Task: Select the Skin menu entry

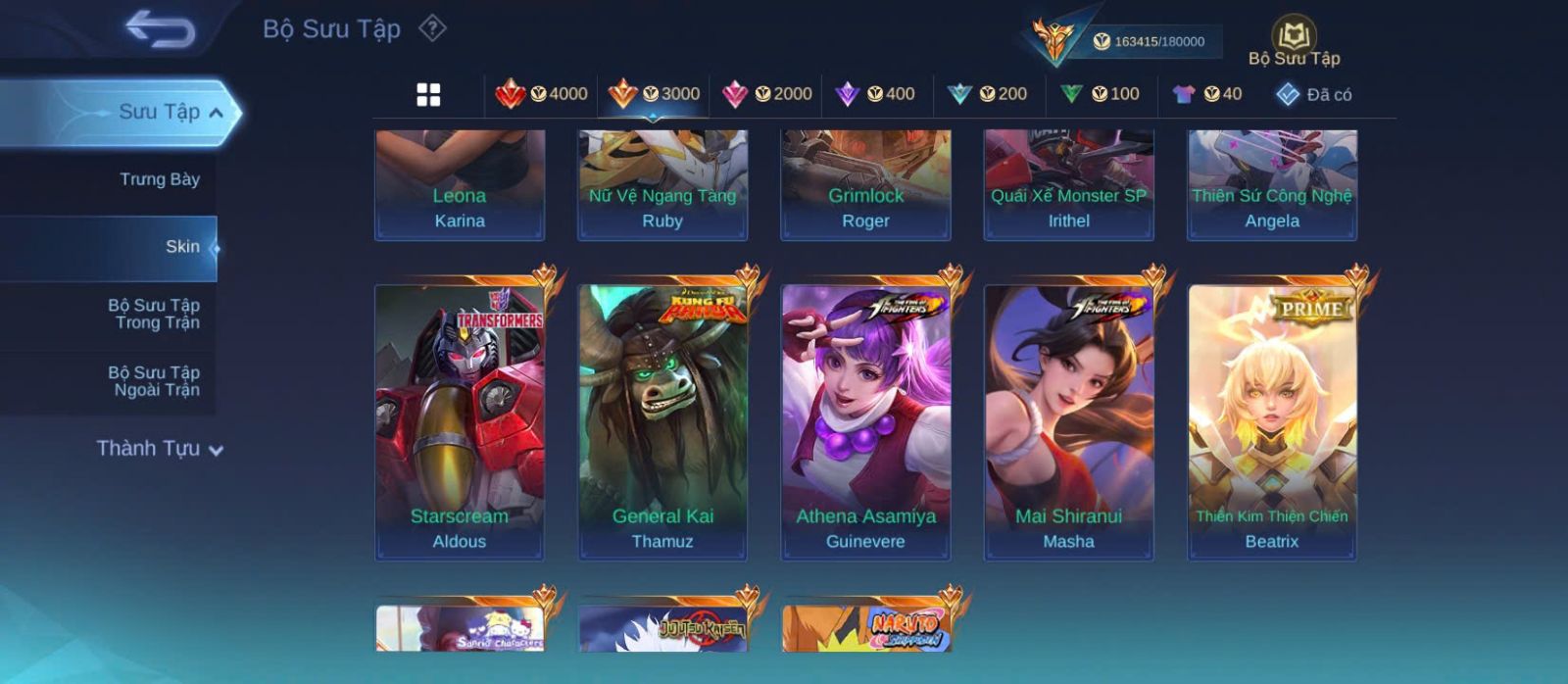Action: (182, 247)
